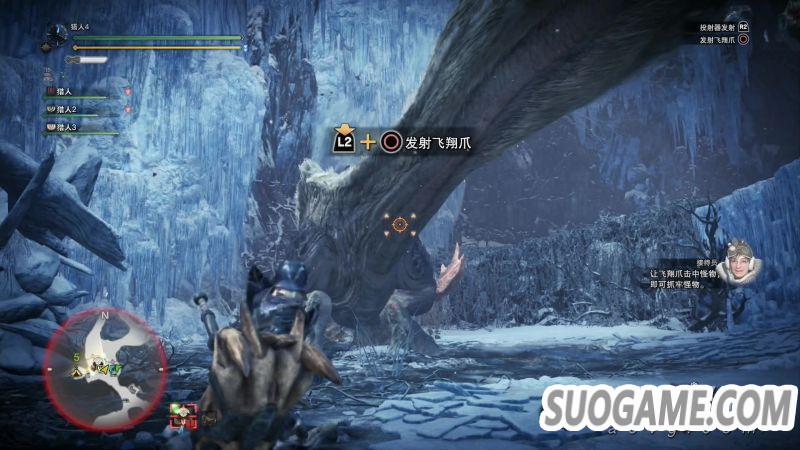Select the camp tent marker on minimap
The image size is (800, 450).
pos(77,371)
